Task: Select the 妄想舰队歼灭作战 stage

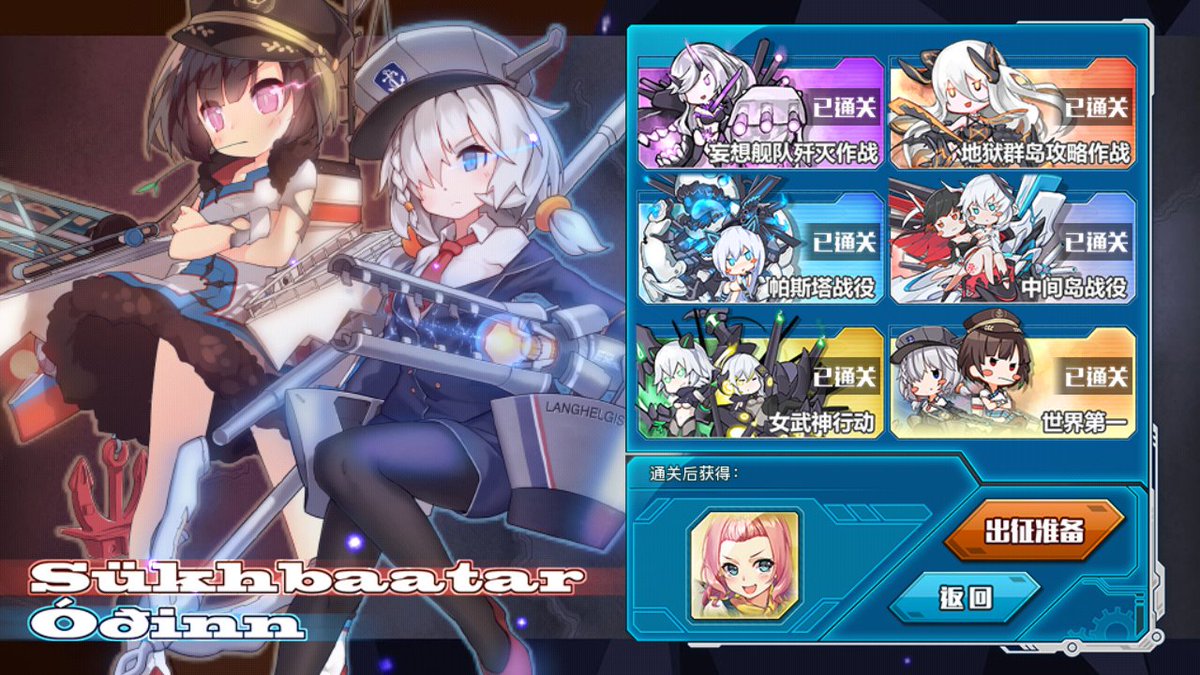Action: click(x=761, y=112)
